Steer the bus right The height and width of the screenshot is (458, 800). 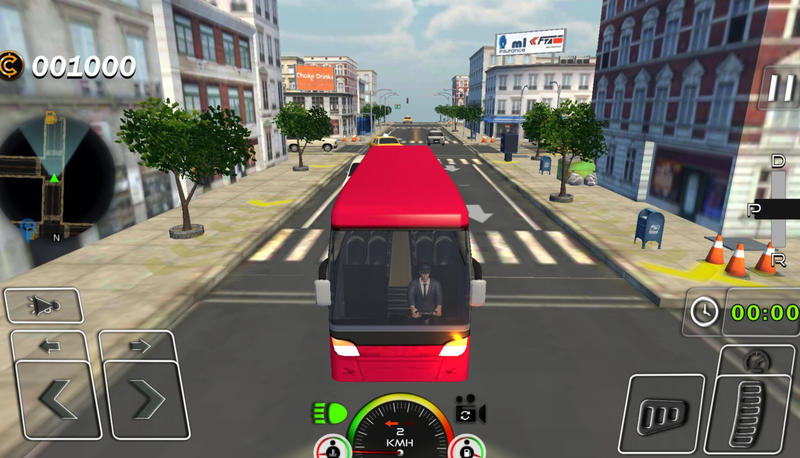[147, 400]
